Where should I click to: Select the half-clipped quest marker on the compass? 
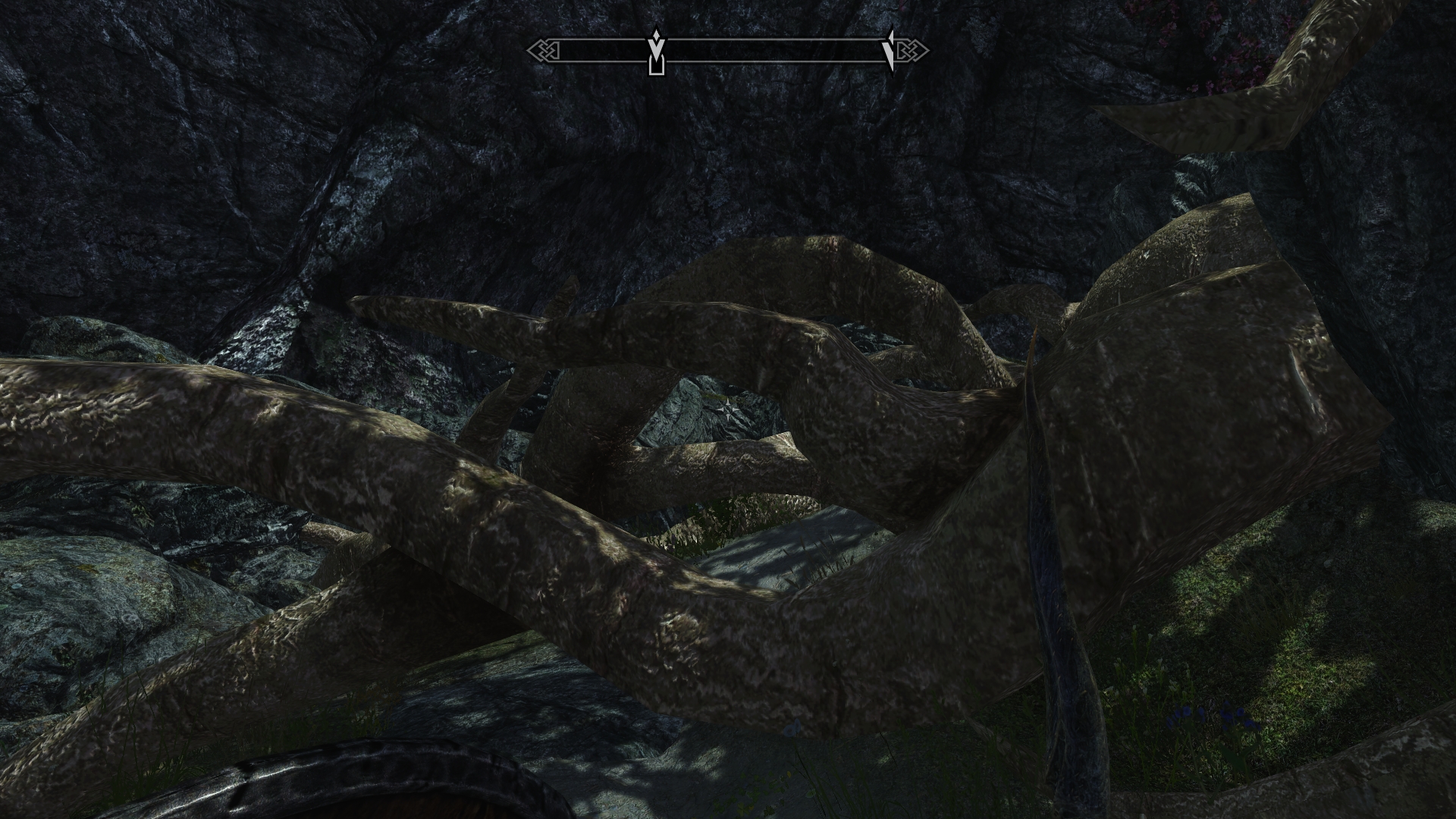[x=889, y=50]
